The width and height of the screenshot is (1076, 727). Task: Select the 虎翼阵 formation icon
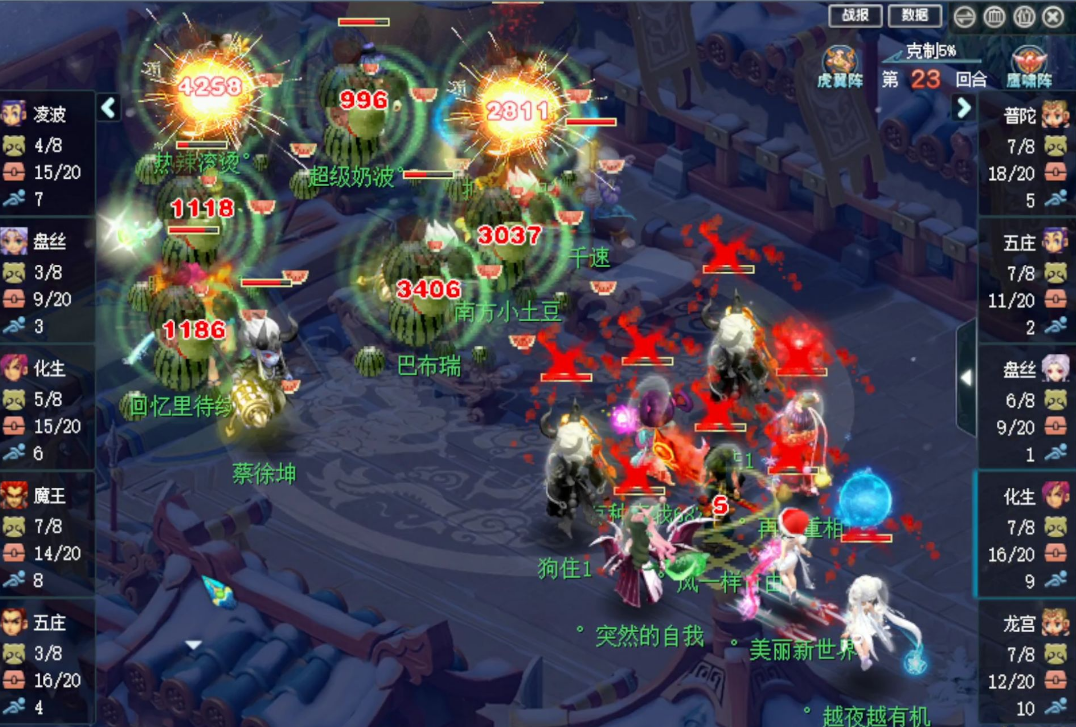point(840,65)
